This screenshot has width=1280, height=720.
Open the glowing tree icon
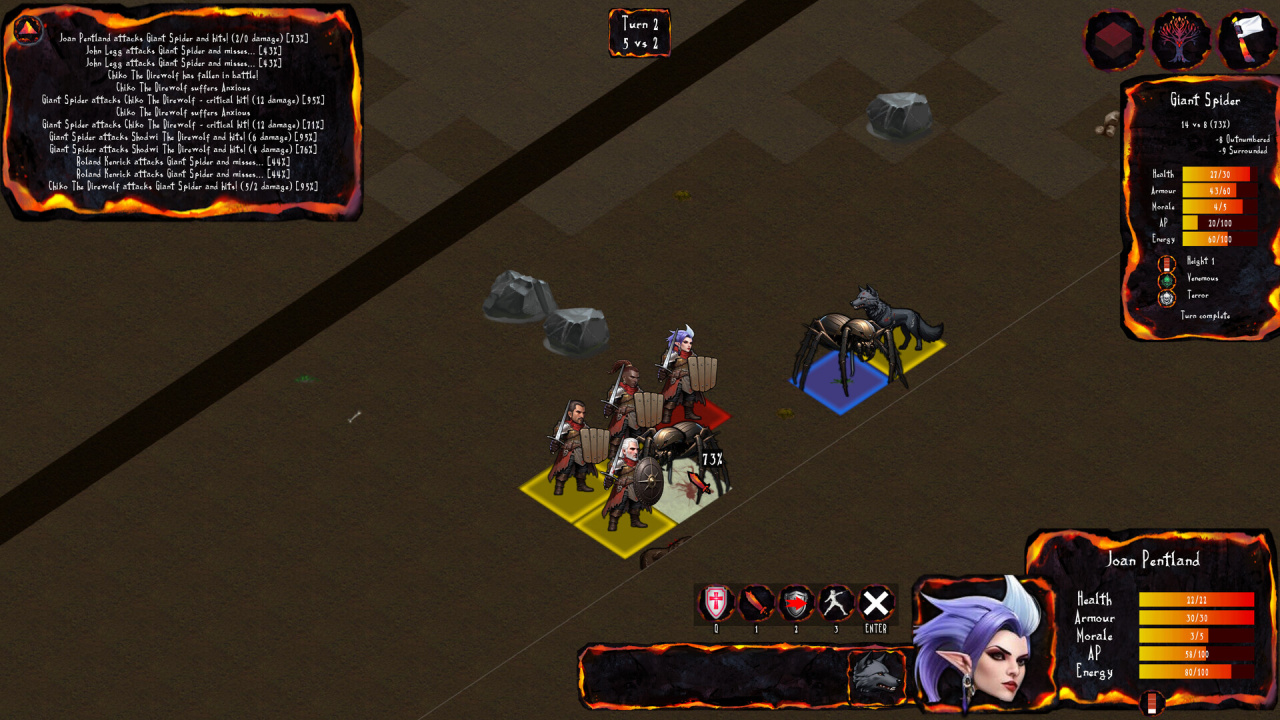click(x=1181, y=39)
